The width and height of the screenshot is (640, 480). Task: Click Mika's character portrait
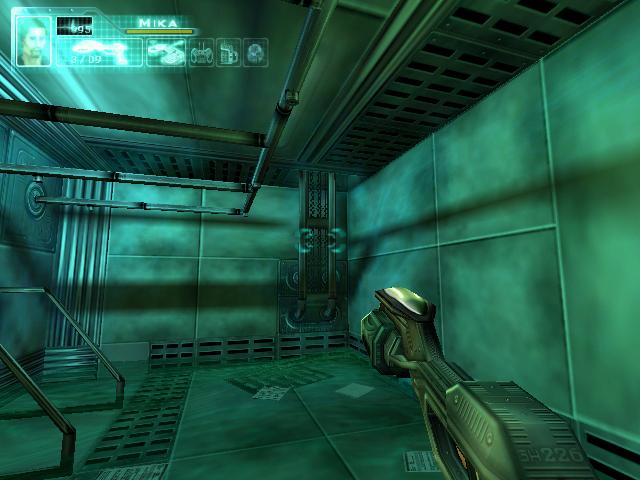(35, 41)
